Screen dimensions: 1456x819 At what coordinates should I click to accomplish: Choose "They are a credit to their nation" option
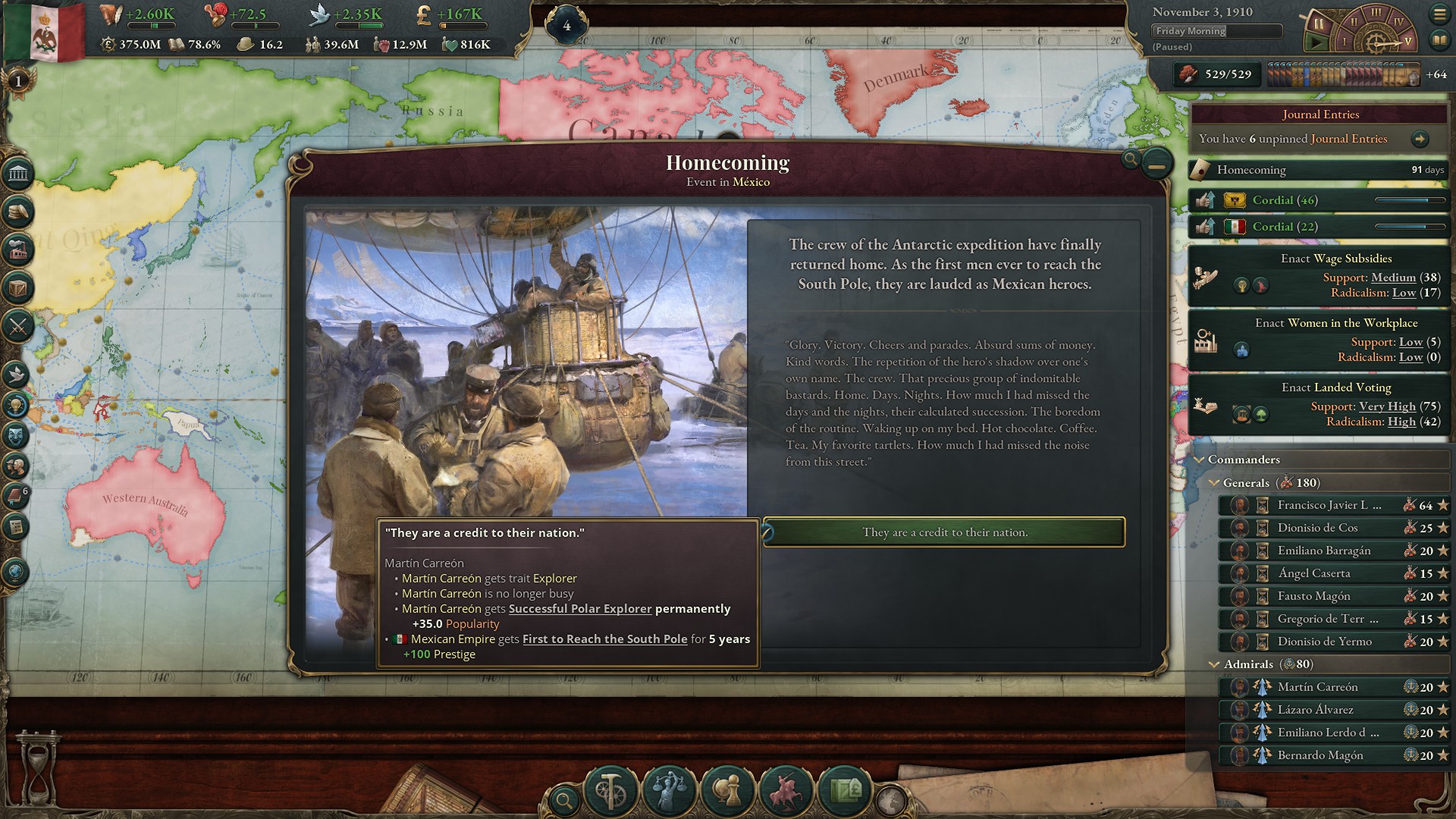[944, 532]
